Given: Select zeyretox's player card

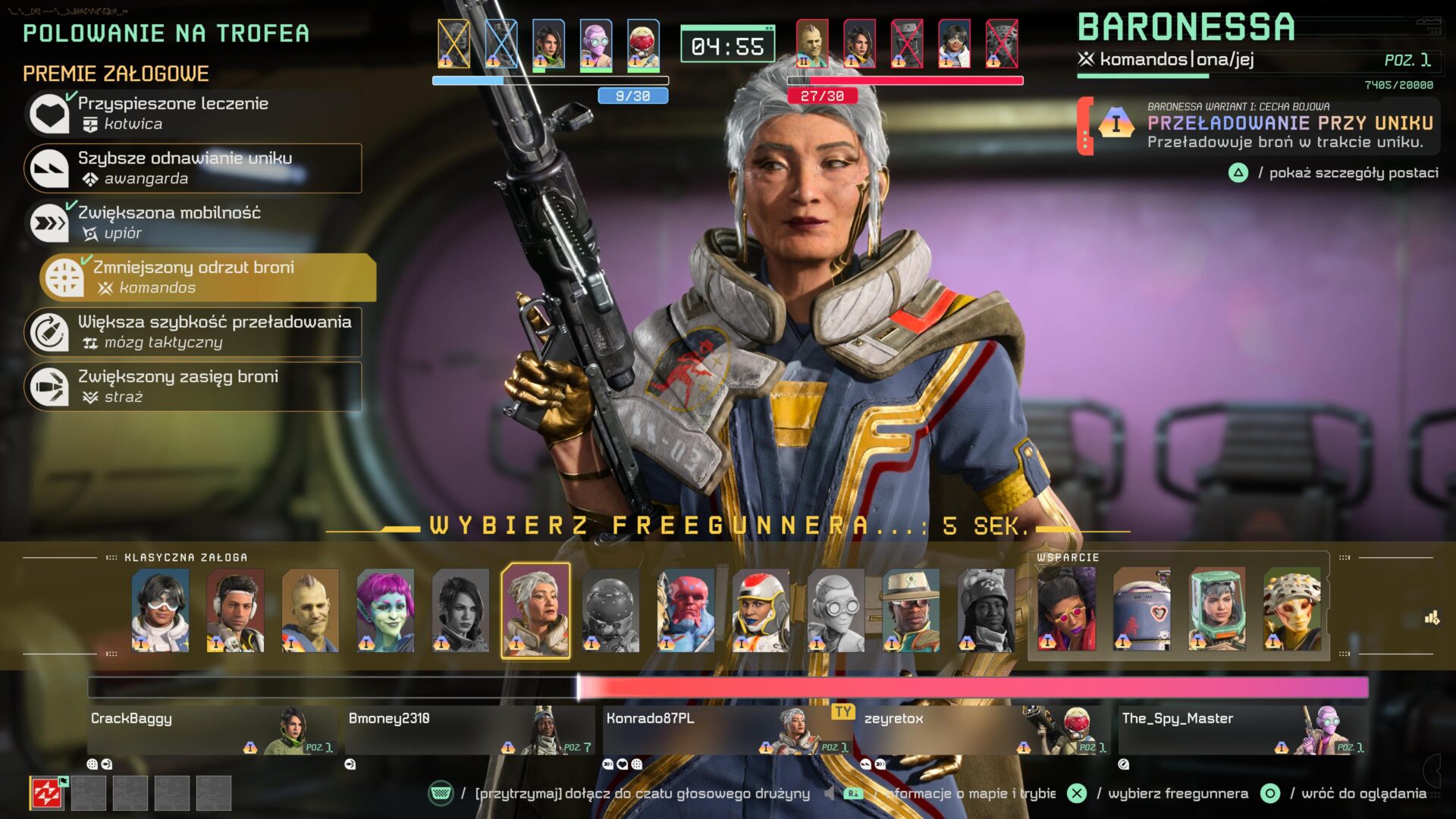Looking at the screenshot, I should [986, 730].
